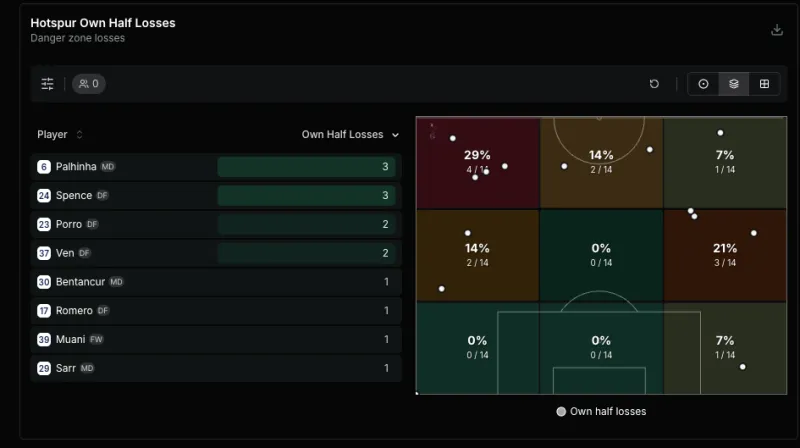Sort by the Own Half Losses column
The image size is (800, 448).
tap(349, 135)
